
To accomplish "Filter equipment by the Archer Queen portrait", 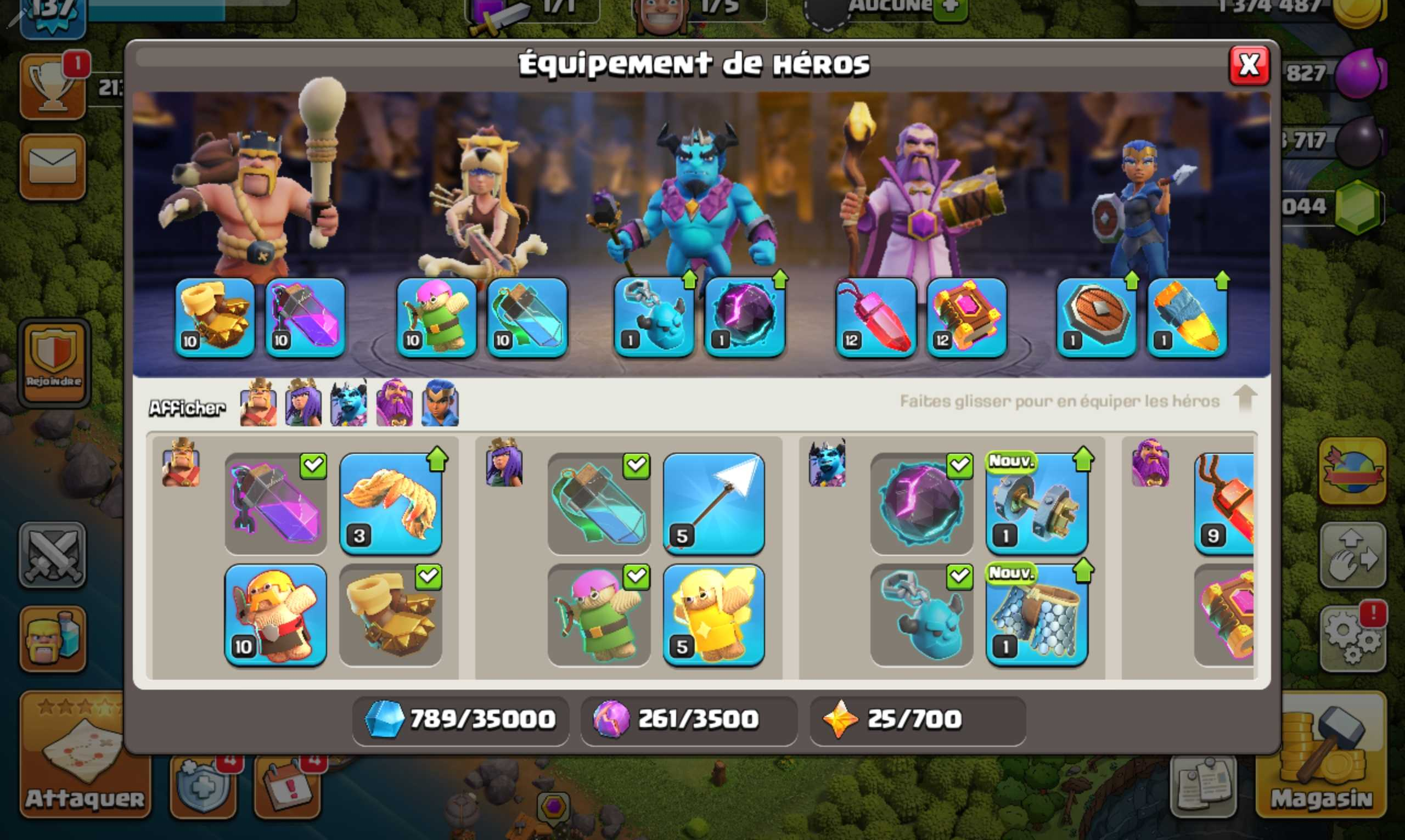I will 304,405.
